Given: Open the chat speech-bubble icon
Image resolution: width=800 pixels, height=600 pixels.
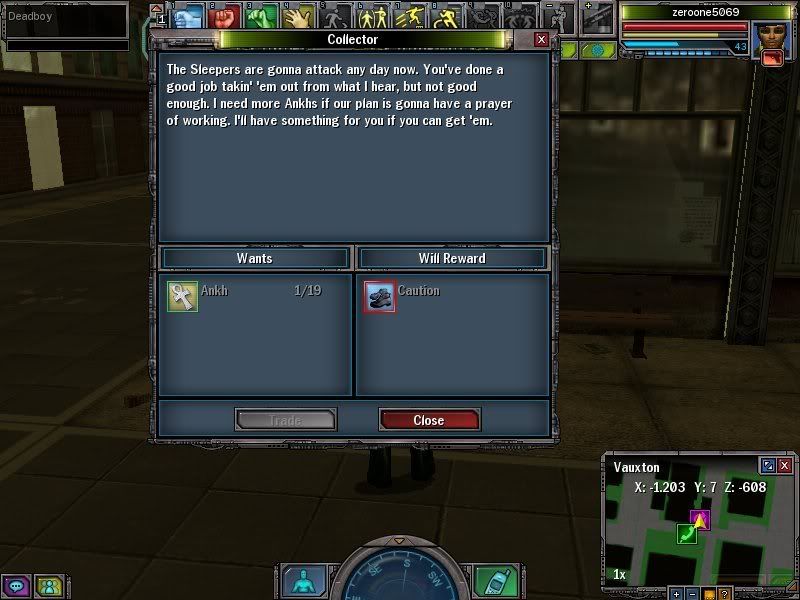Looking at the screenshot, I should click(17, 585).
